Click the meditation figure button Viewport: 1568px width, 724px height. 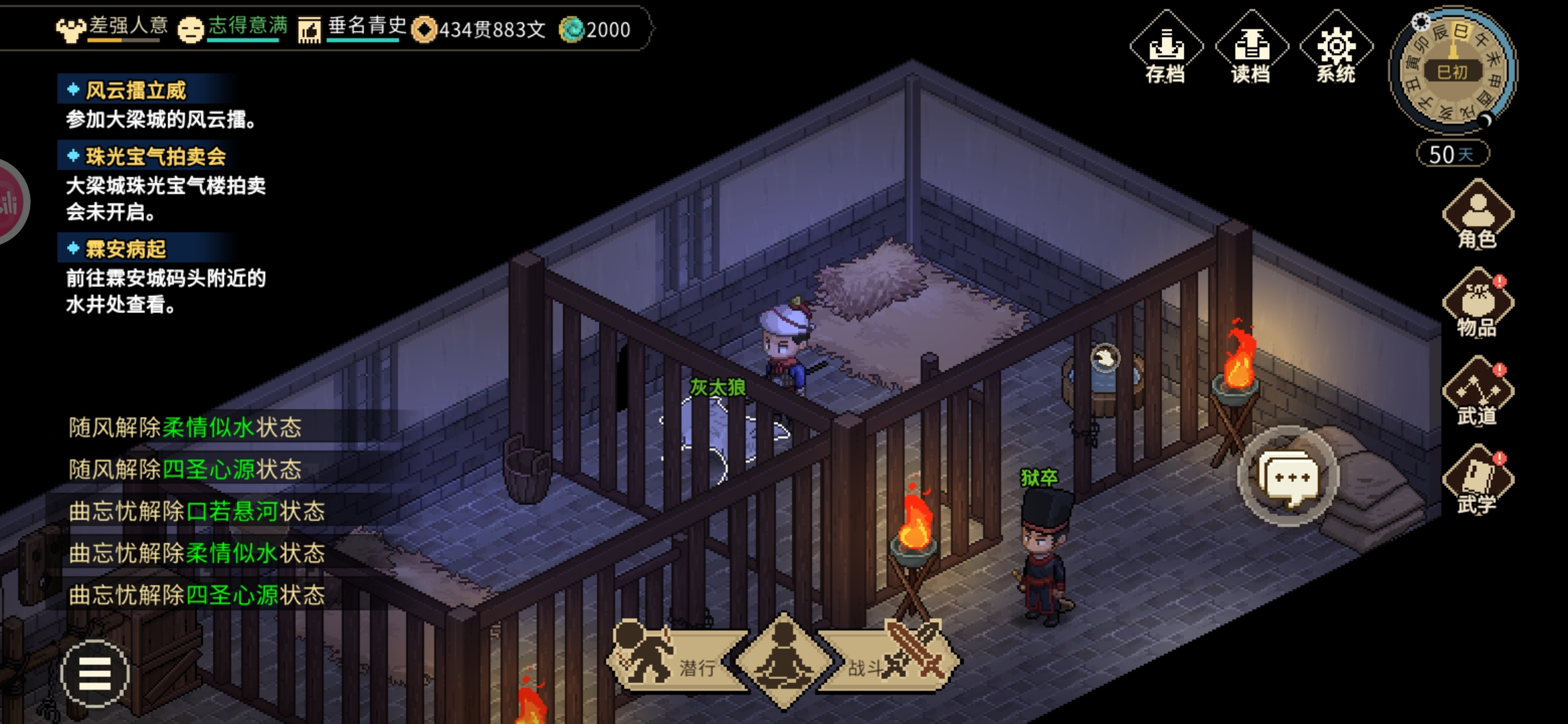783,660
